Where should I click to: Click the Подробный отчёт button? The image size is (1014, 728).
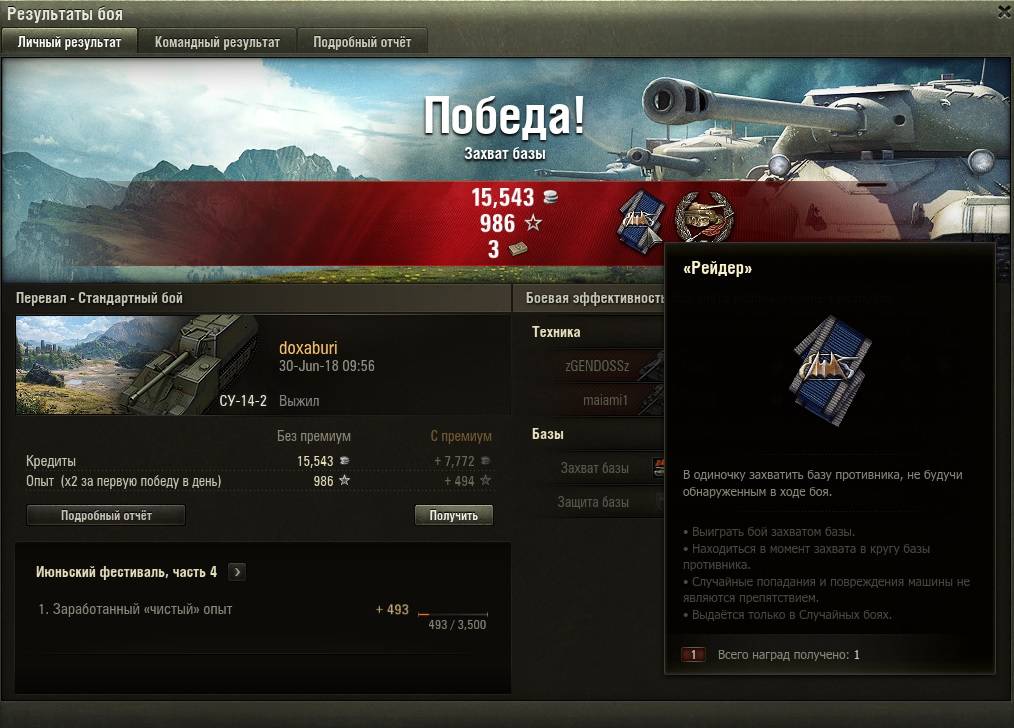[x=106, y=515]
